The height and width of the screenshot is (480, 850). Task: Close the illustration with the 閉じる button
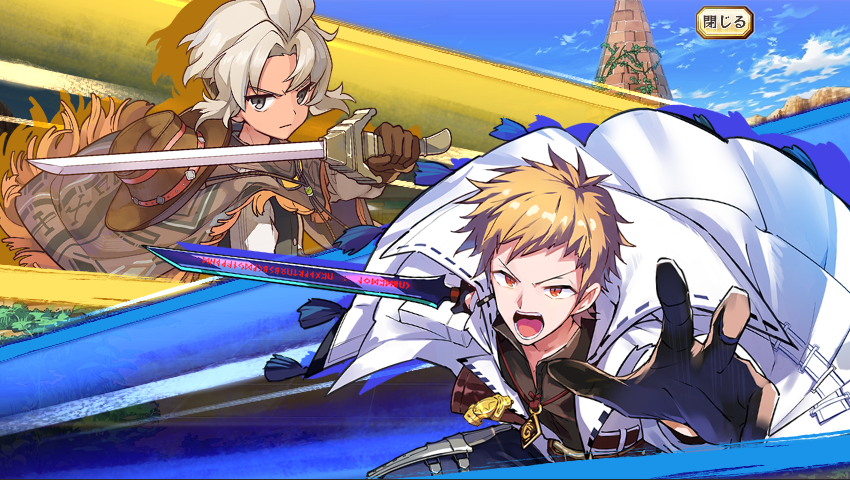[x=724, y=21]
